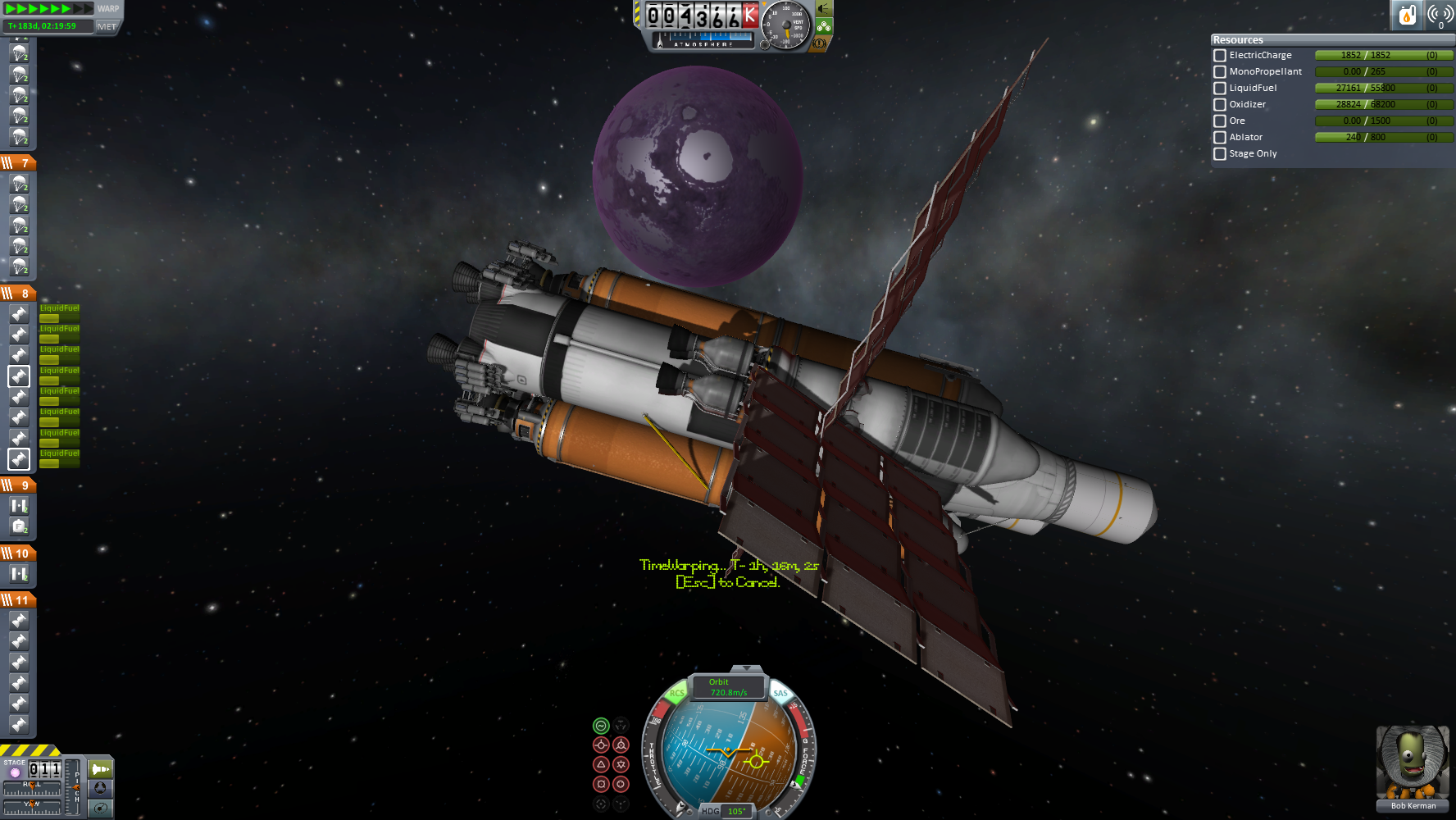Screen dimensions: 1456x820
Task: Open the resources panel via the fuel icon
Action: pyautogui.click(x=1407, y=15)
